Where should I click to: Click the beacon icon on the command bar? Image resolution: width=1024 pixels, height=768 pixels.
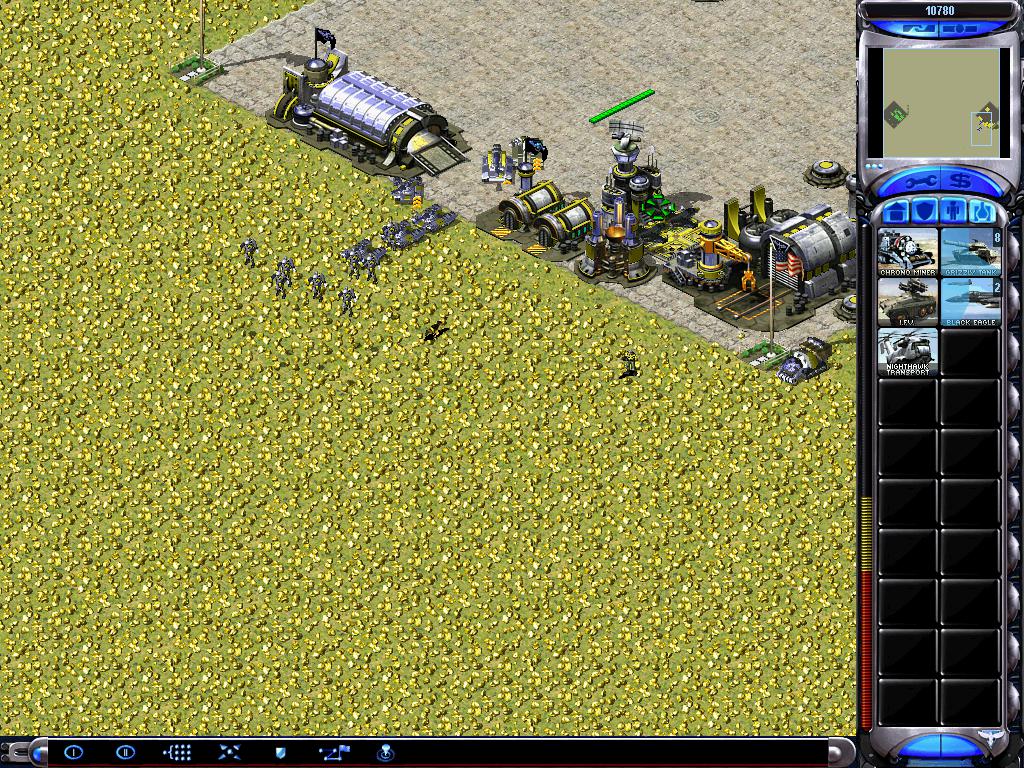tap(385, 752)
